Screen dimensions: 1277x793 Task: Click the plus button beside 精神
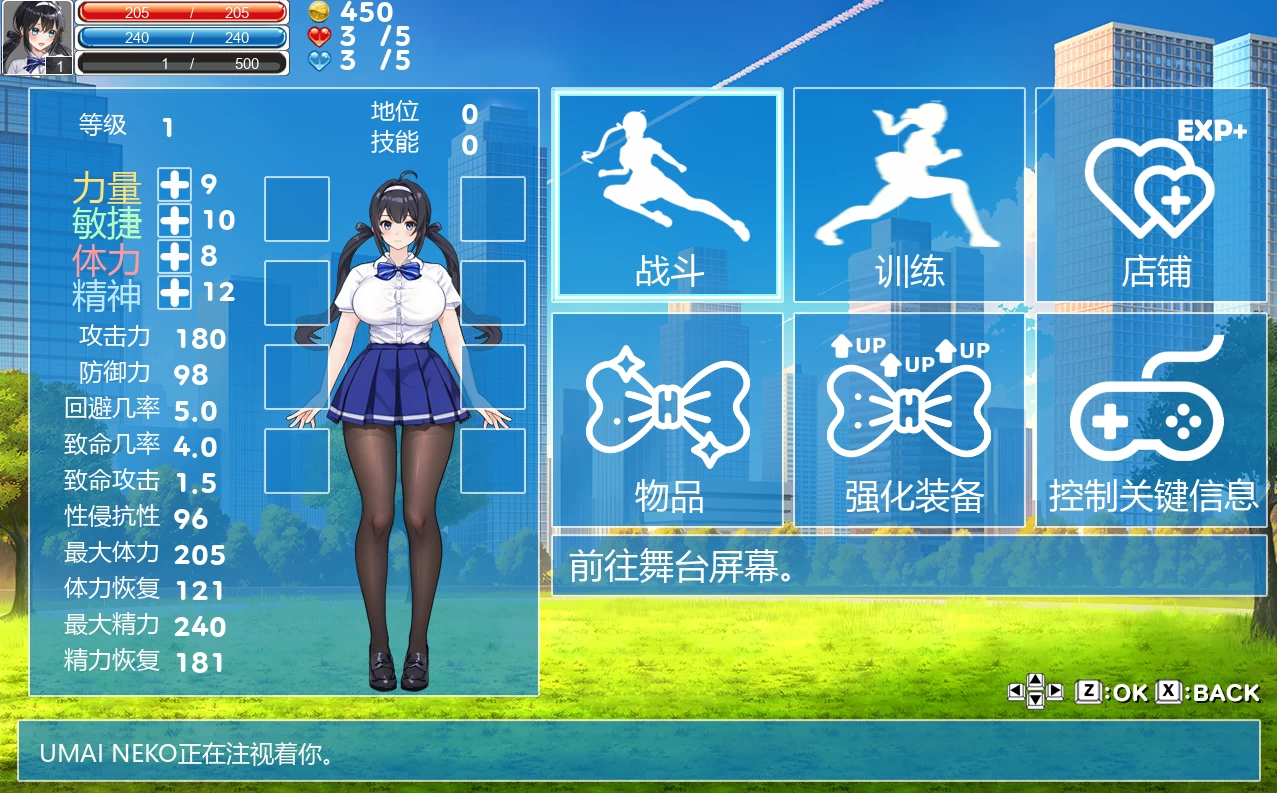point(175,292)
